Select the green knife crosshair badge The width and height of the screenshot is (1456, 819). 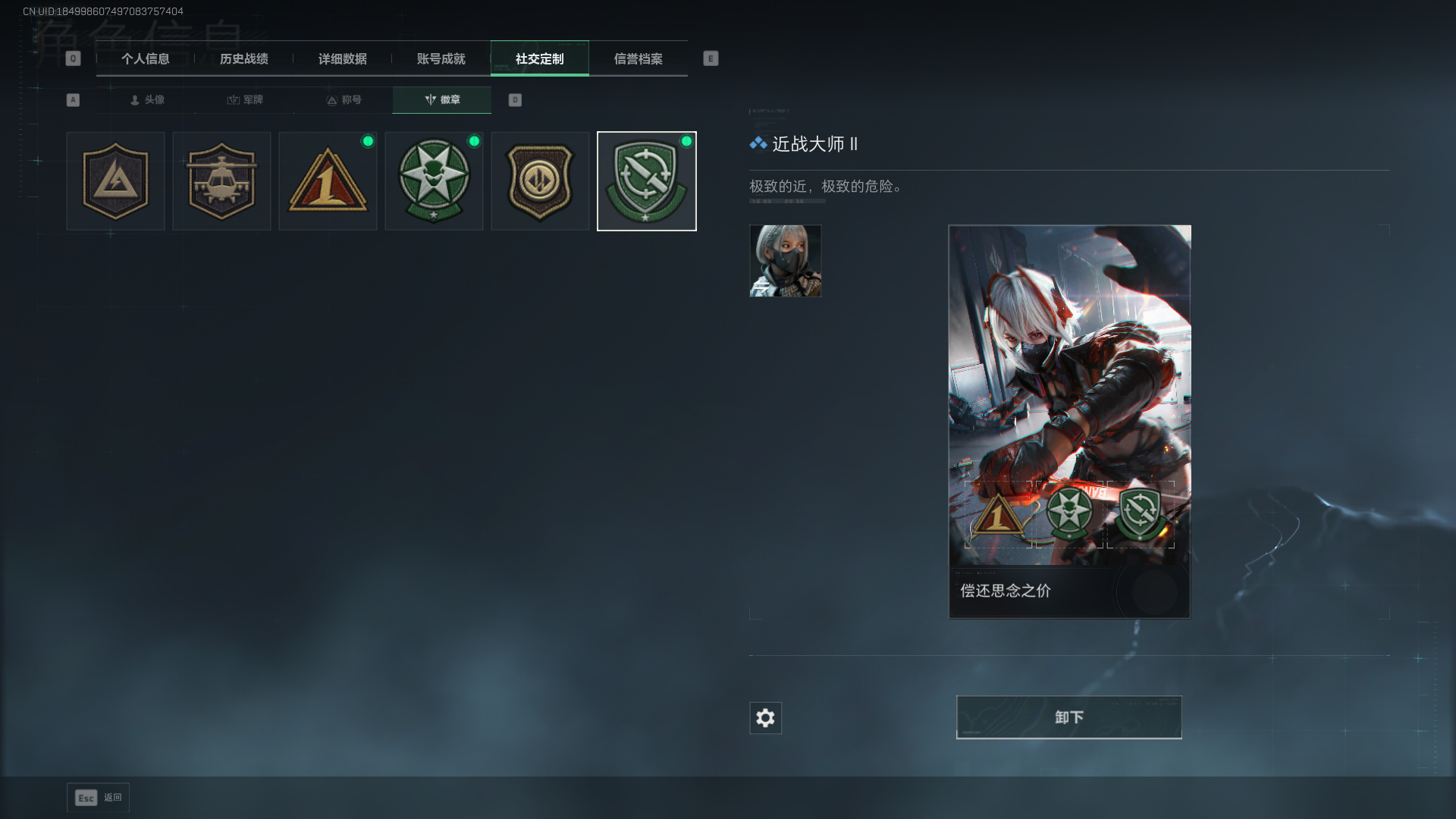pos(646,181)
